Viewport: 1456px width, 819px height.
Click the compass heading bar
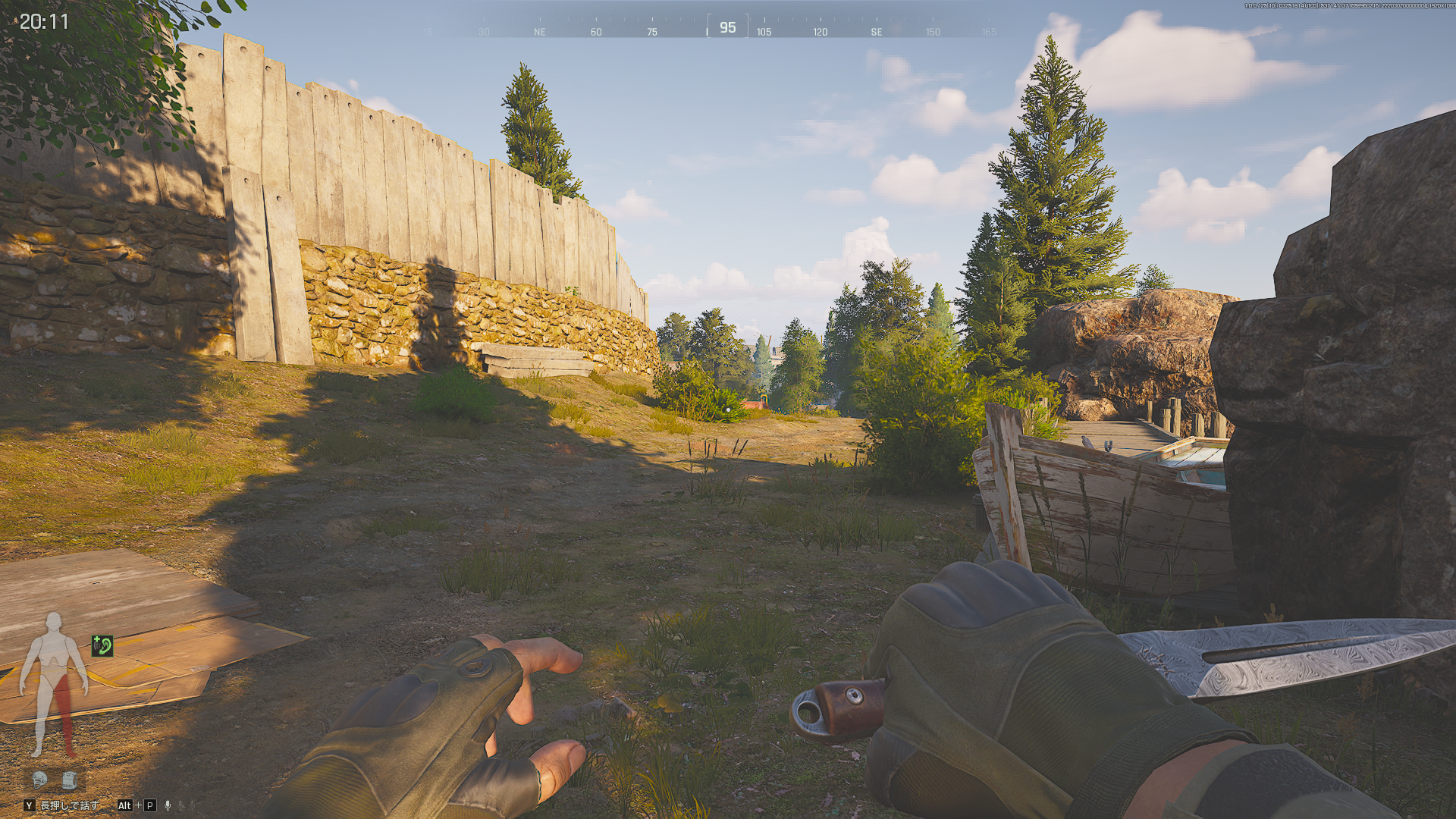pyautogui.click(x=727, y=28)
